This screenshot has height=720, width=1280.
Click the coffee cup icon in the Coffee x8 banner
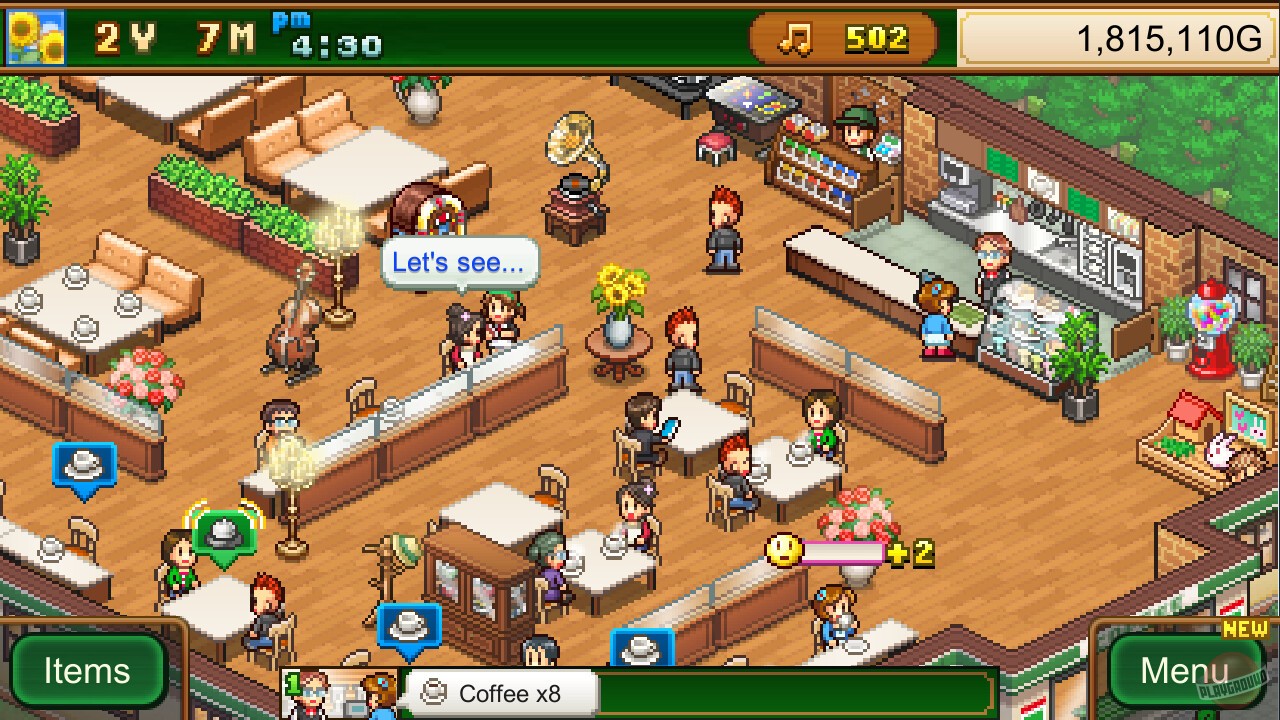(x=432, y=692)
